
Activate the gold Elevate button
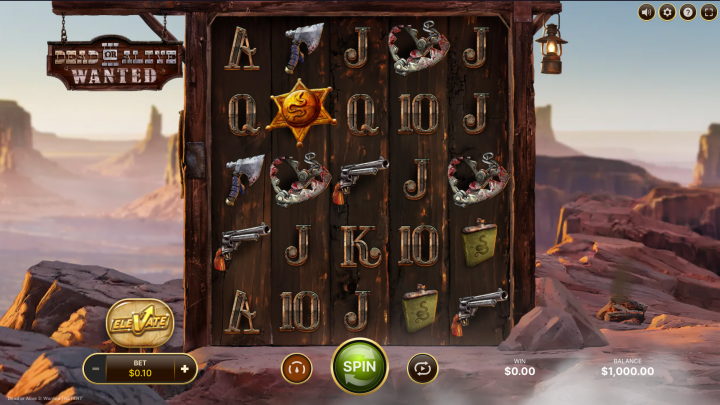coord(140,323)
